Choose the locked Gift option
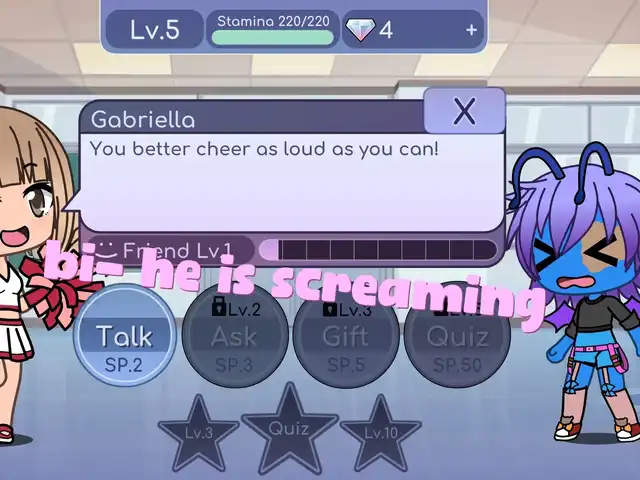This screenshot has width=640, height=480. (346, 335)
